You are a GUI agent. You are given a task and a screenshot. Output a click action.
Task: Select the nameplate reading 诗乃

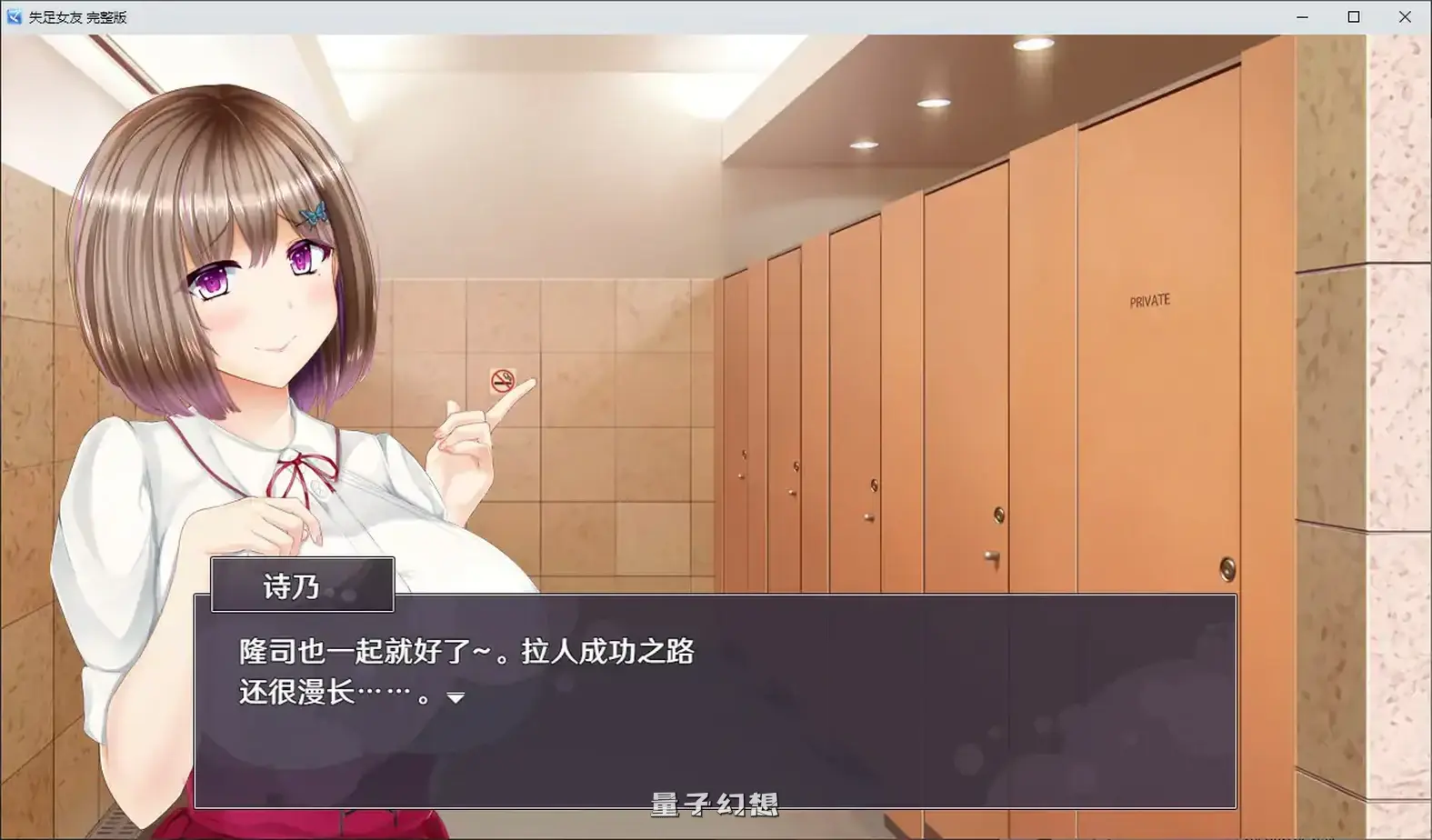click(301, 585)
